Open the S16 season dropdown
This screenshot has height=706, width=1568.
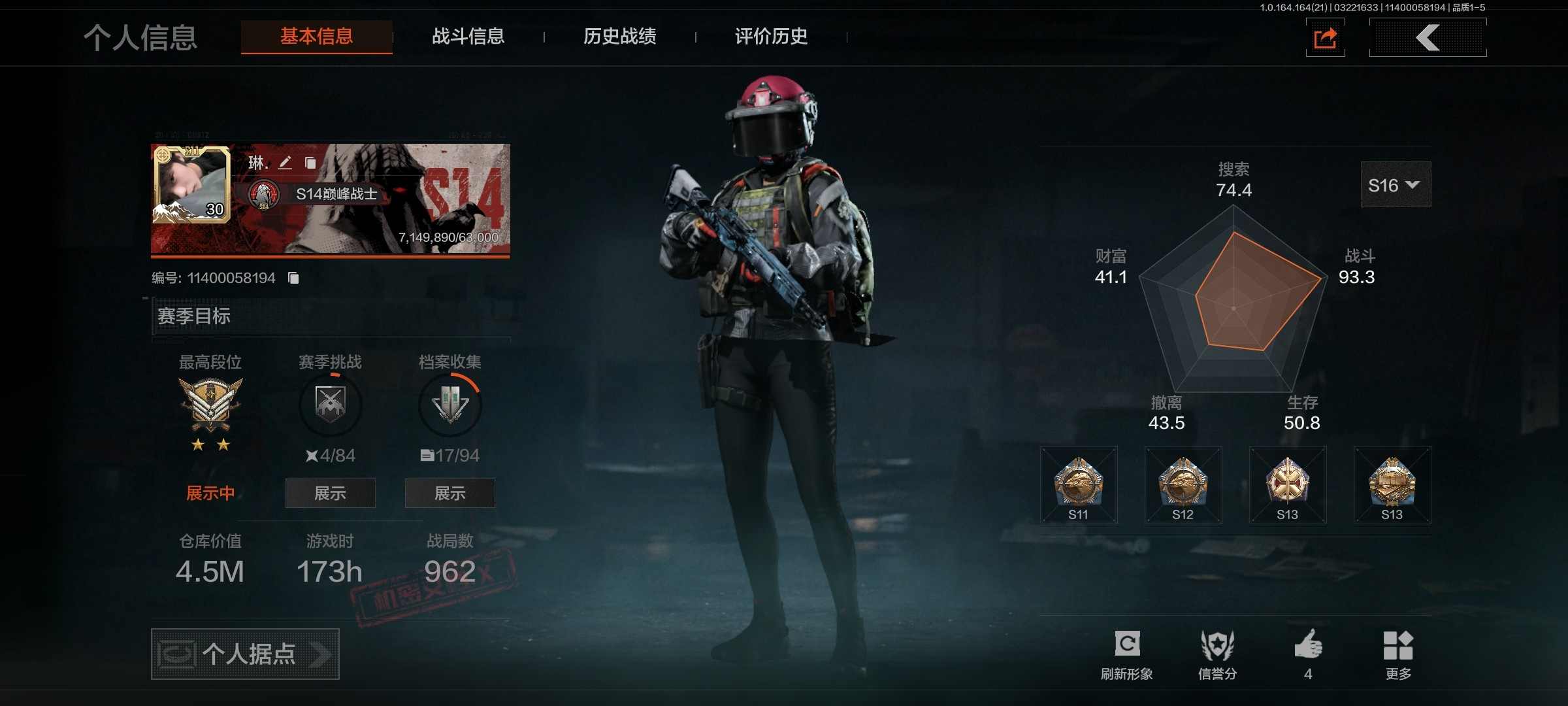[x=1395, y=185]
